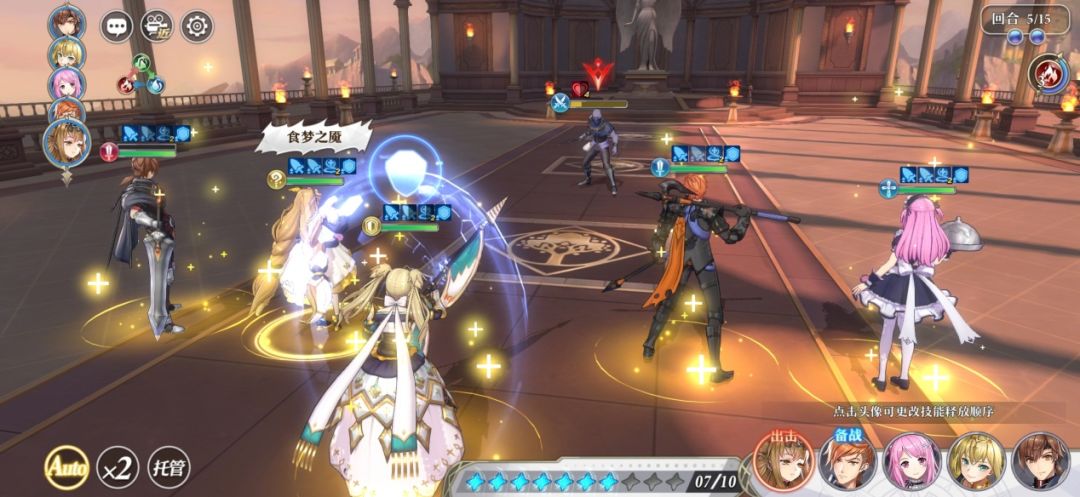Select the brown-haired male portrait in skill order
This screenshot has width=1080, height=497.
tap(1040, 461)
